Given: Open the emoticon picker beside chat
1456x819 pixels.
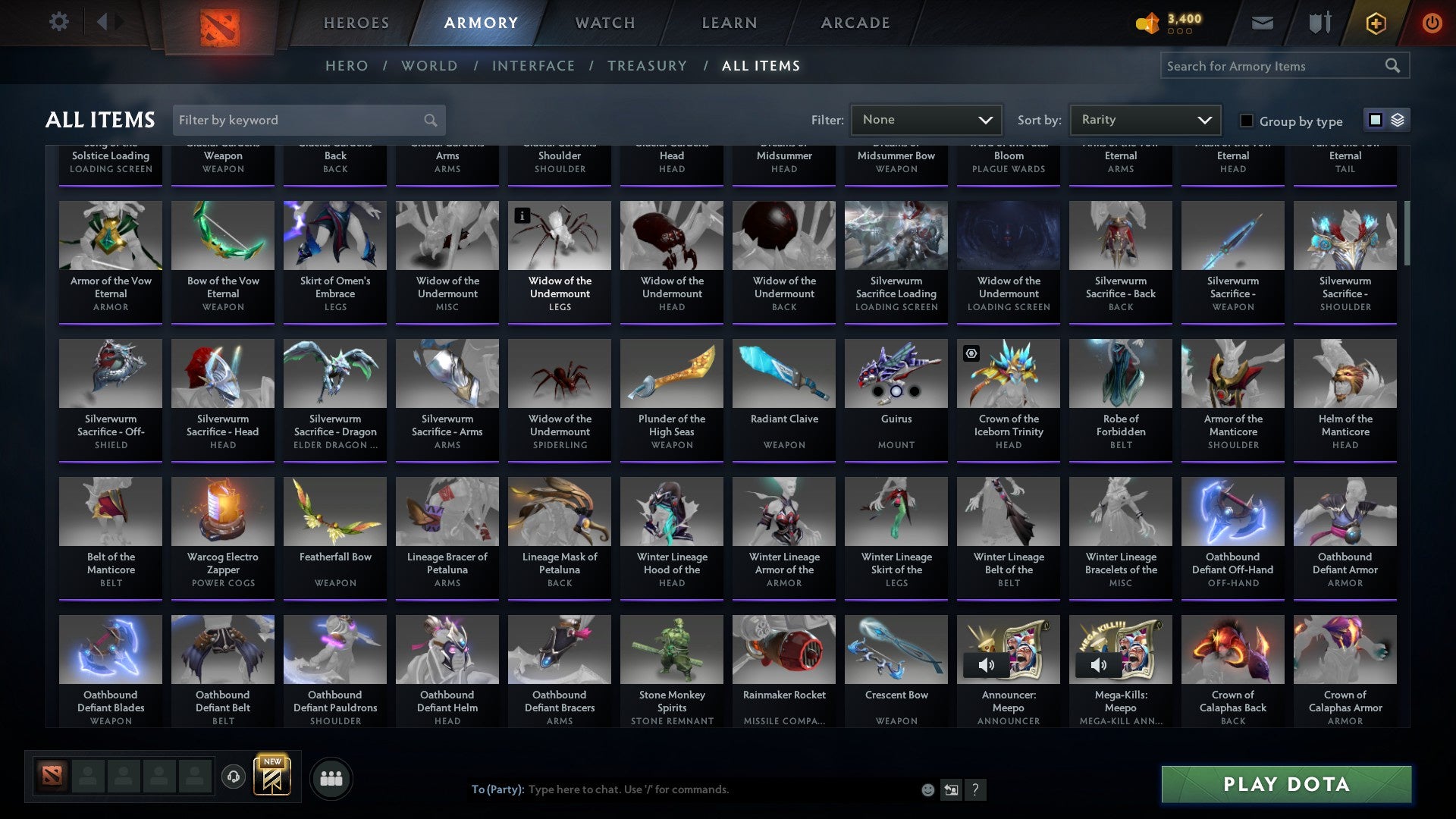Looking at the screenshot, I should 927,789.
